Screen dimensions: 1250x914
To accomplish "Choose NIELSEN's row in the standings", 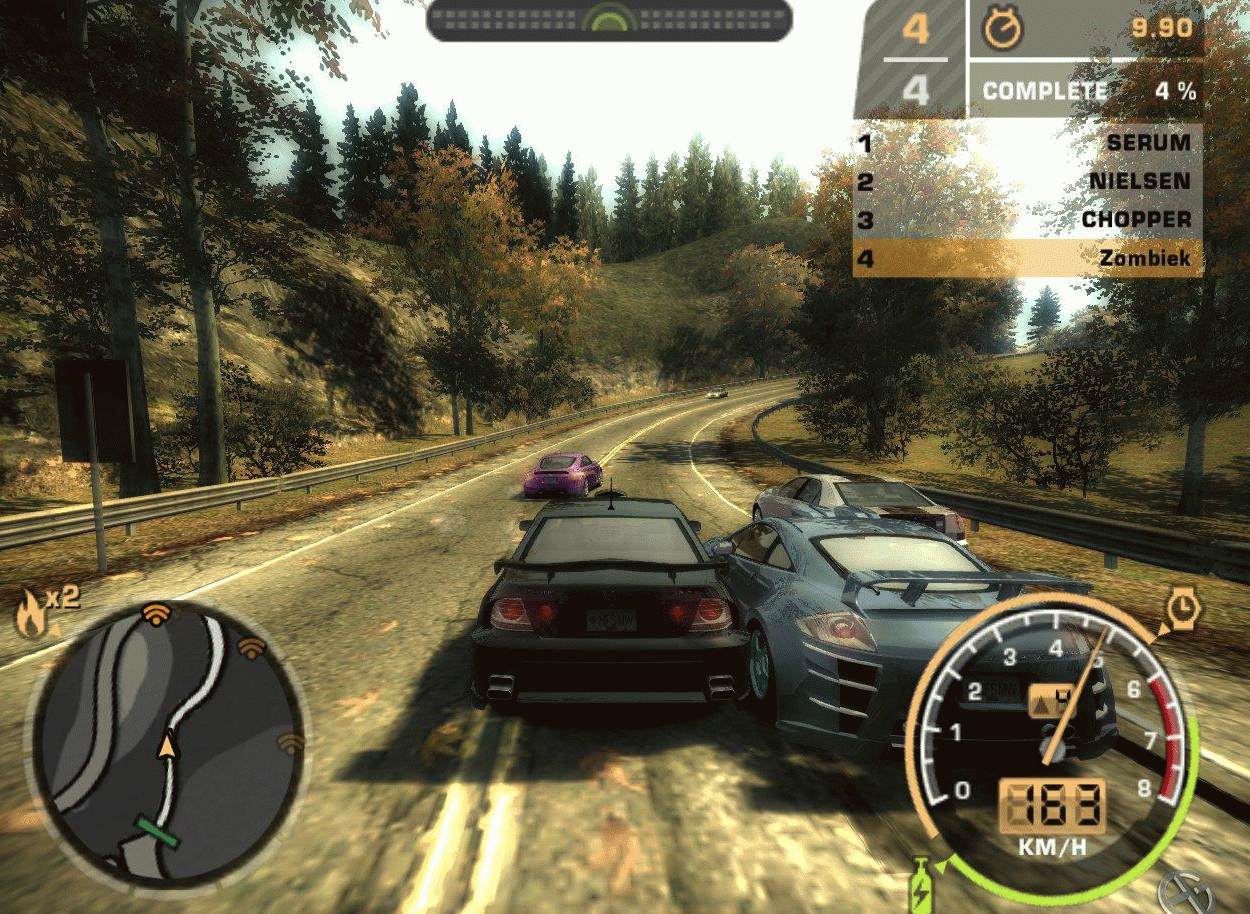I will [1028, 181].
